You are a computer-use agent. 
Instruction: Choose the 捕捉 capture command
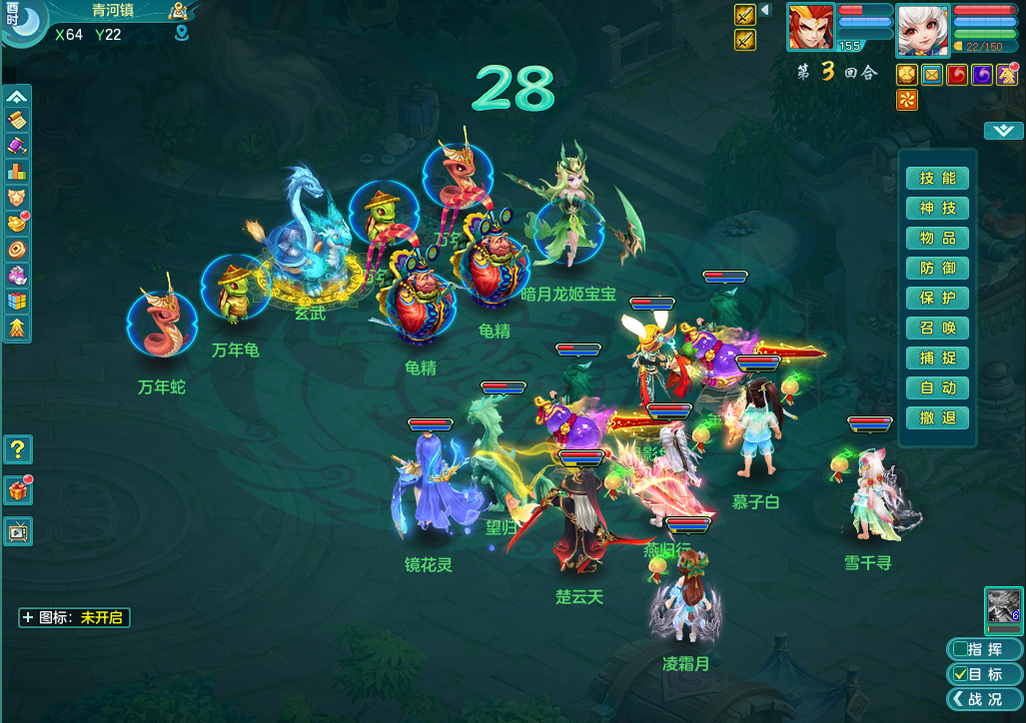click(937, 358)
